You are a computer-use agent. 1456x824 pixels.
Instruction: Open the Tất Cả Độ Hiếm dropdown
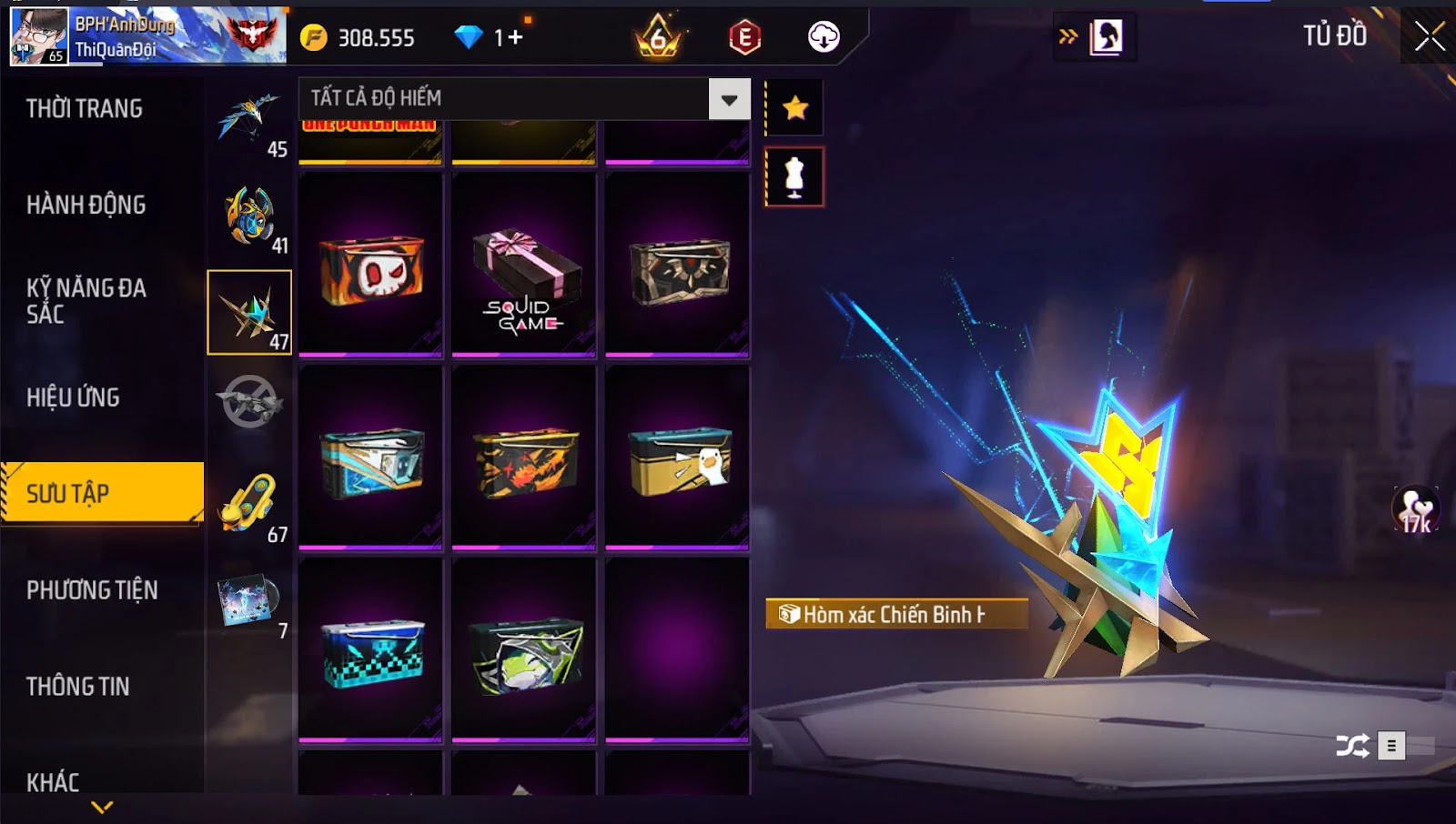tap(729, 99)
